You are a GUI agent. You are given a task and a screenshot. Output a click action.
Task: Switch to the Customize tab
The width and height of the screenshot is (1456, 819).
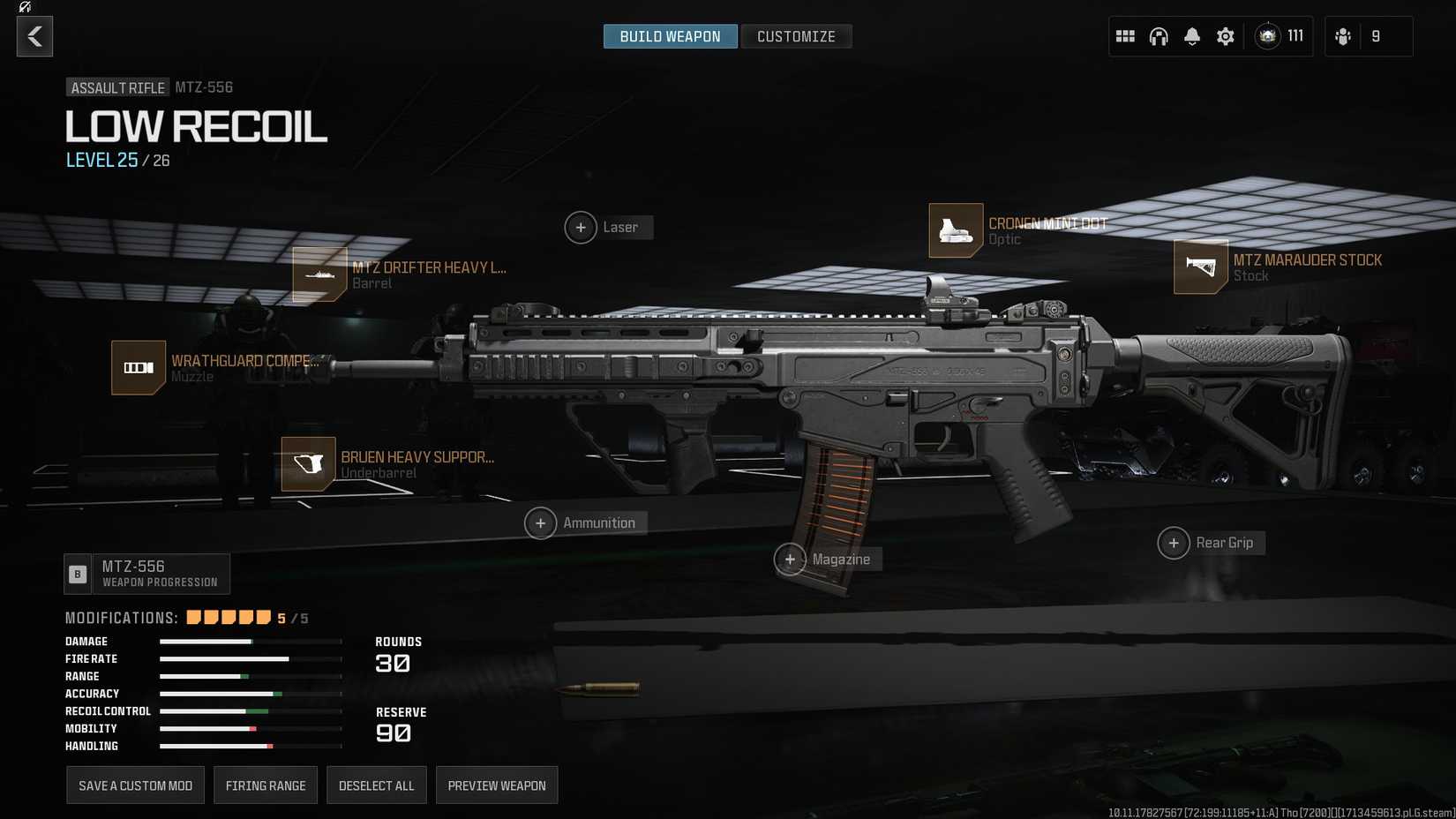coord(796,36)
